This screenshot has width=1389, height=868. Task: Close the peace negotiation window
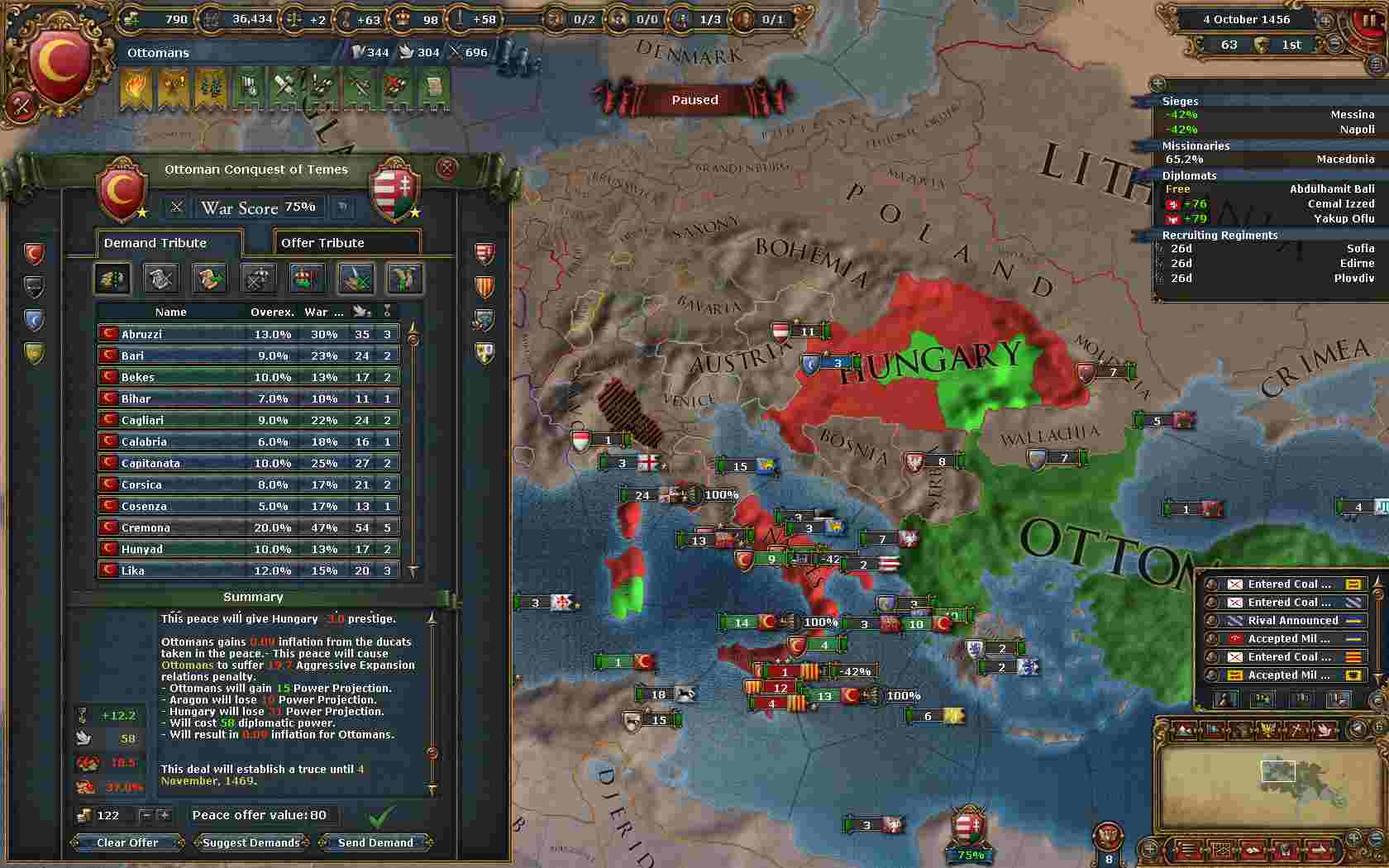[x=446, y=169]
